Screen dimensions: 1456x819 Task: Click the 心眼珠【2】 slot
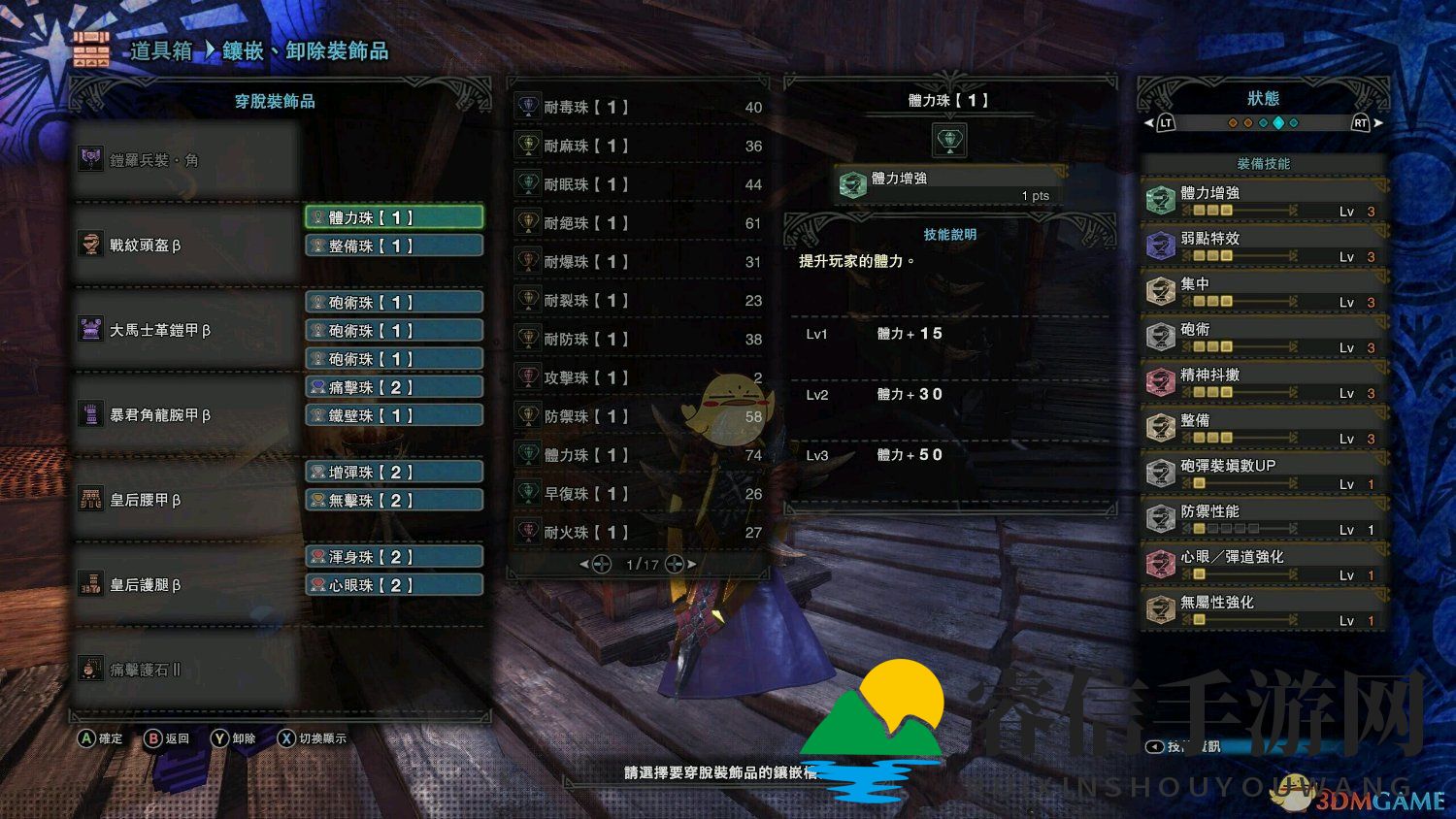coord(394,585)
